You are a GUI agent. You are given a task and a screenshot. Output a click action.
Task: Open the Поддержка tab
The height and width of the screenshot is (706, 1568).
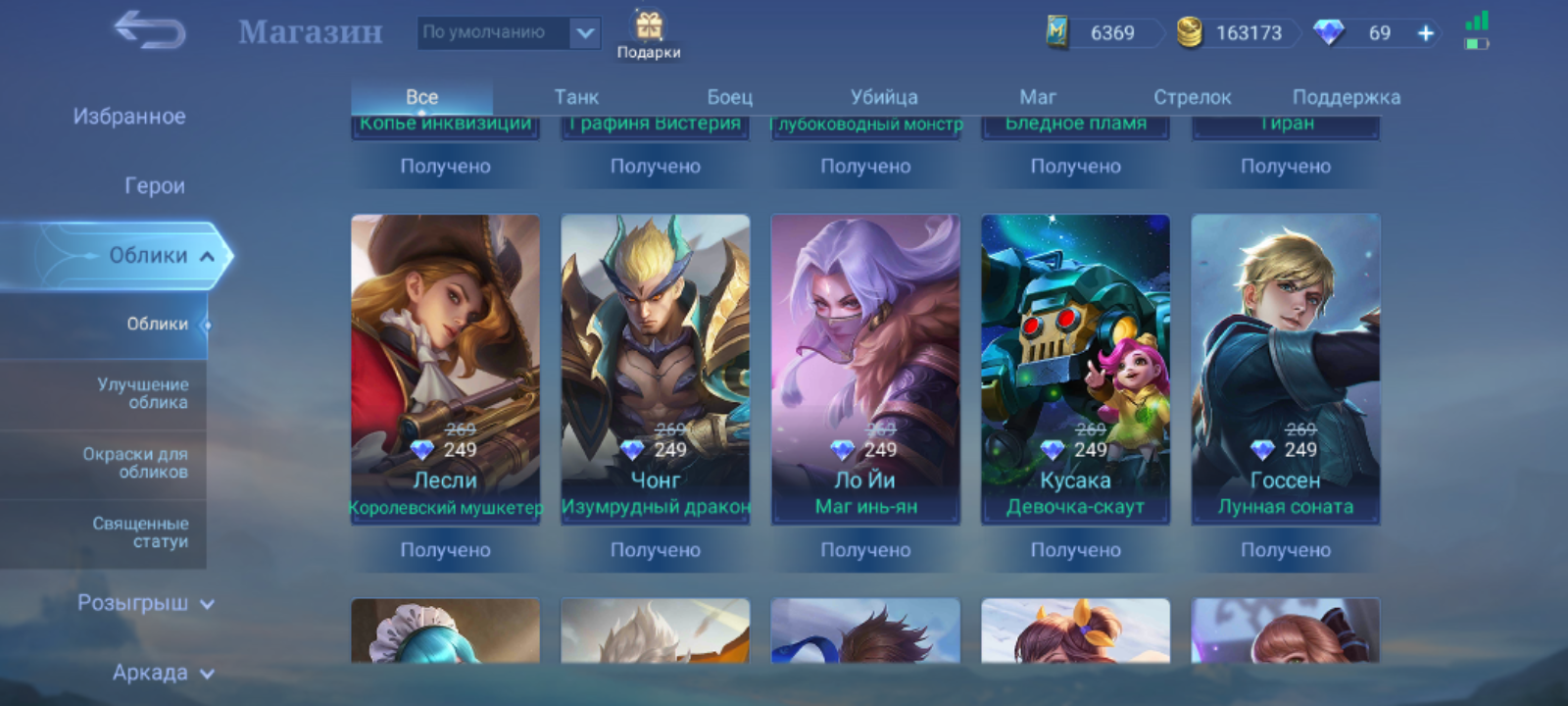(x=1346, y=97)
